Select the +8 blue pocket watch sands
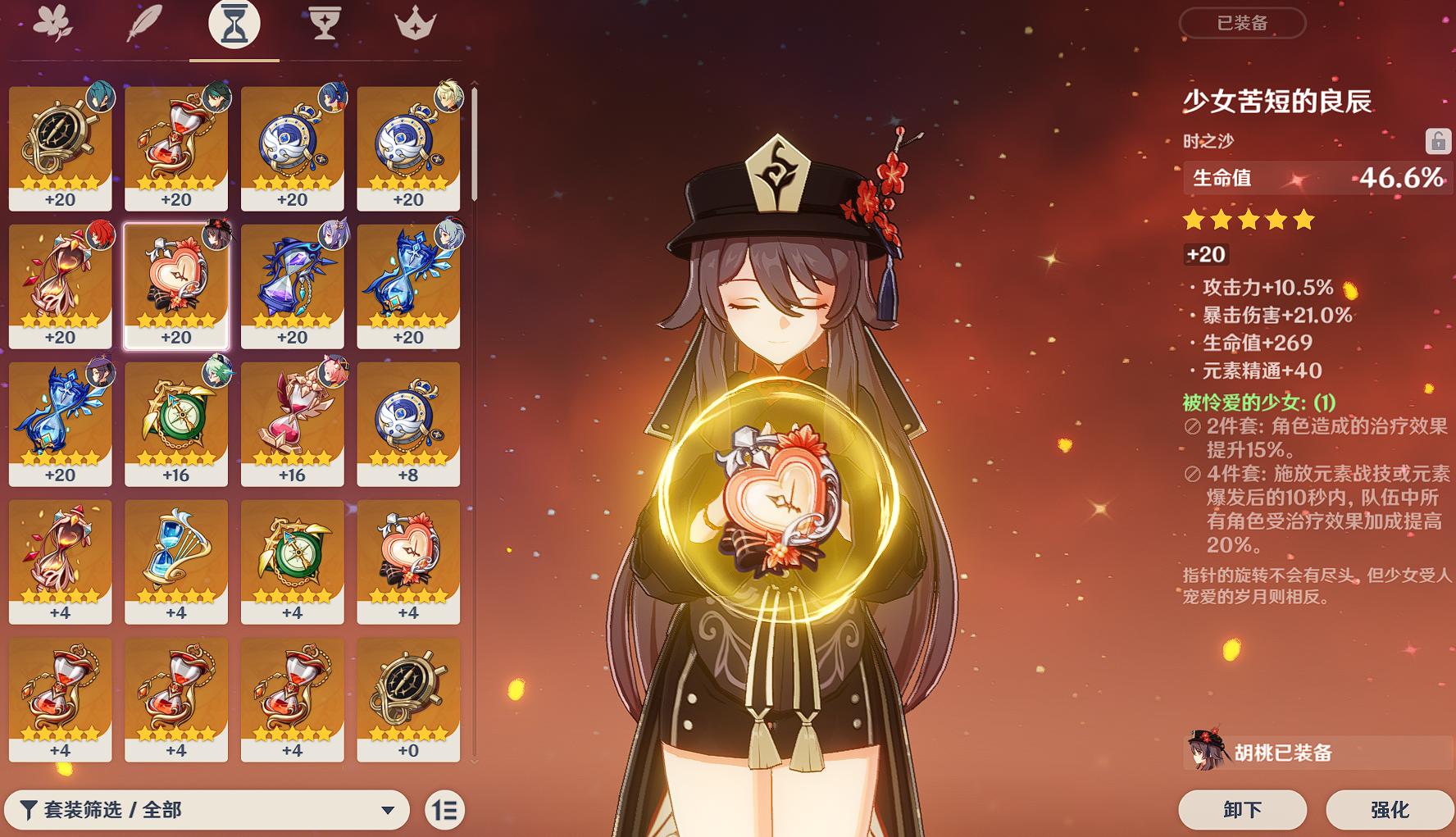The height and width of the screenshot is (837, 1456). 408,424
